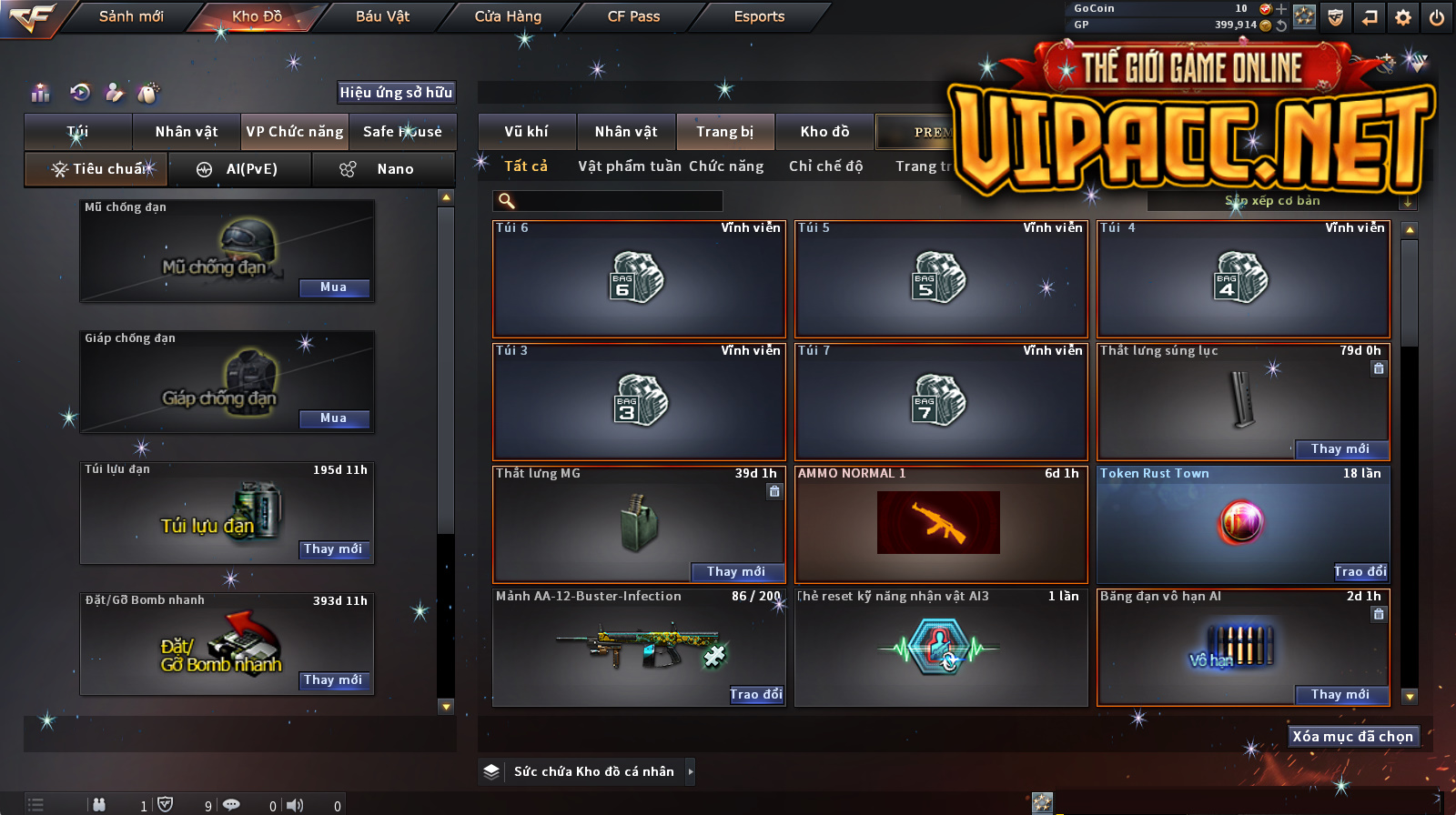Switch to the AI(PvE) loadout tab
1456x815 pixels.
click(240, 169)
